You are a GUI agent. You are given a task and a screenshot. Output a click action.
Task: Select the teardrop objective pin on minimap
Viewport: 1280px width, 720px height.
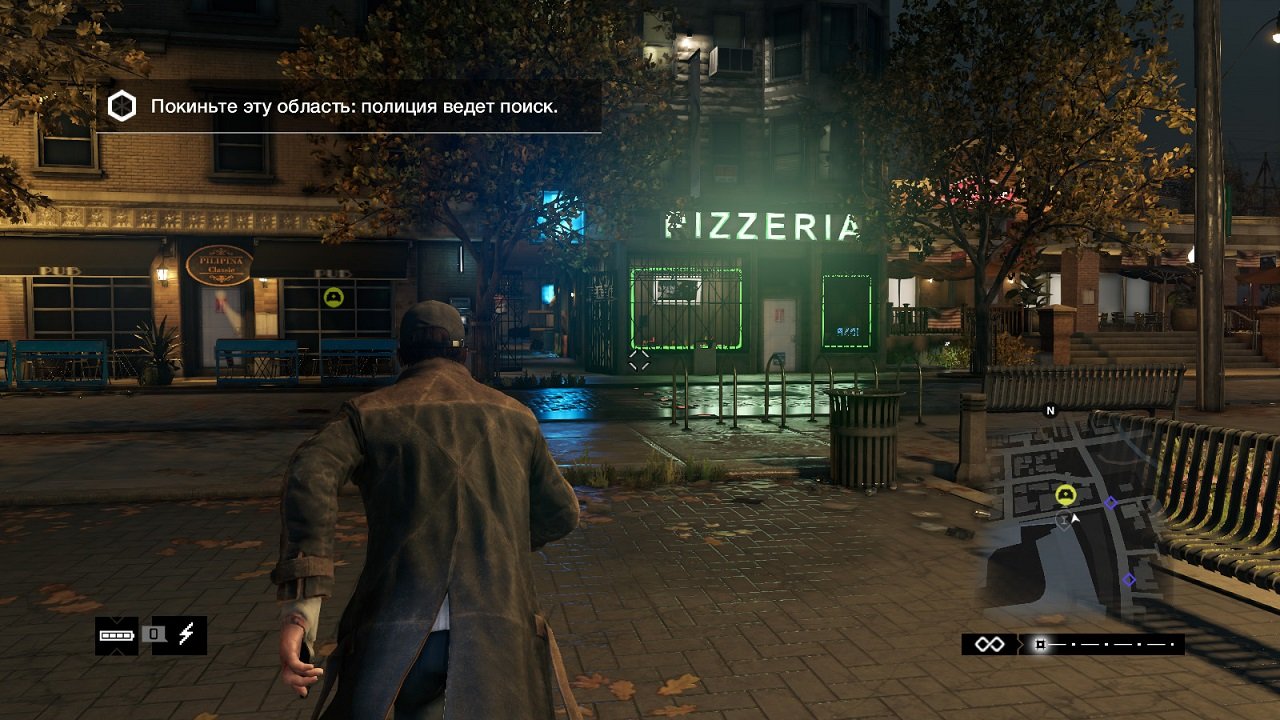[x=1064, y=520]
